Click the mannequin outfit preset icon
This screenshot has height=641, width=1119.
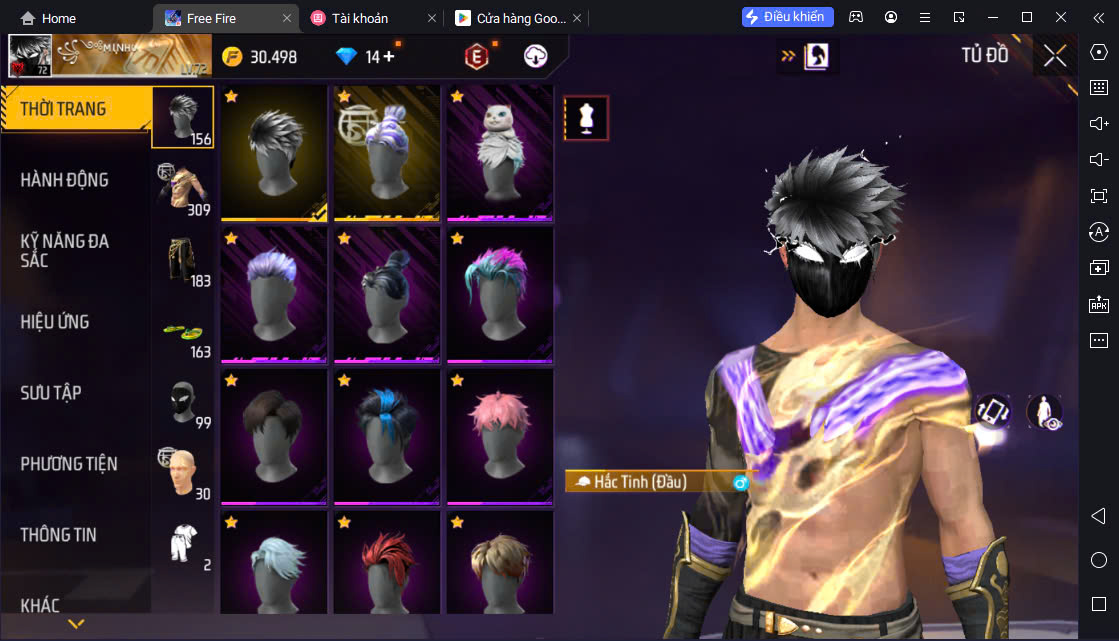coord(586,119)
